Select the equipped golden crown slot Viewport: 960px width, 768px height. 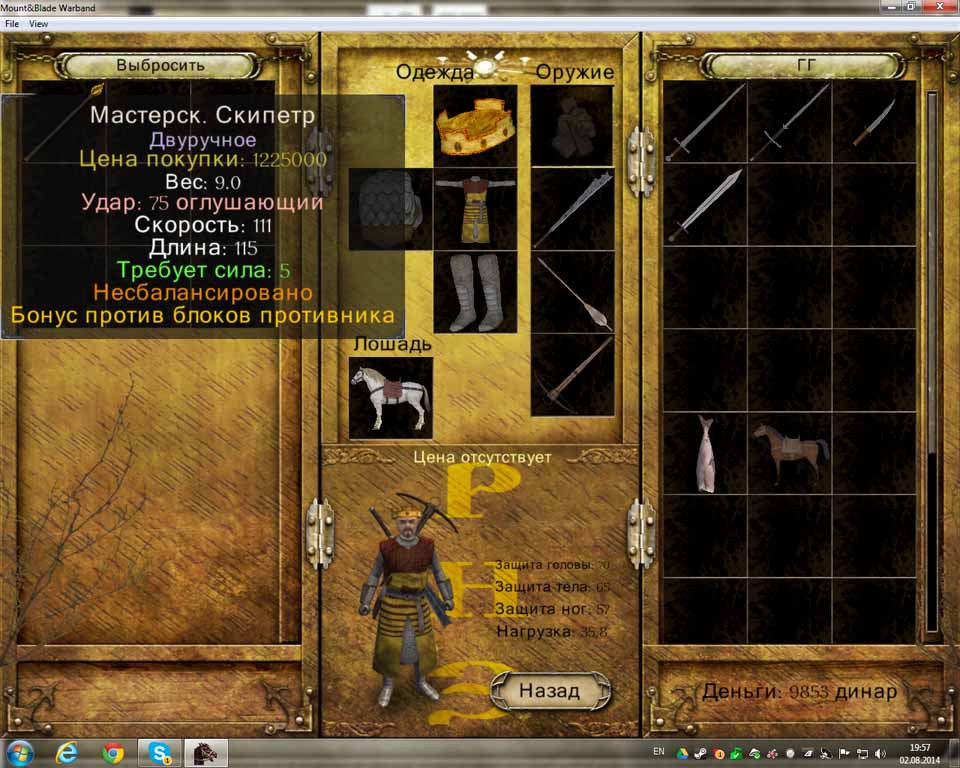coord(475,125)
